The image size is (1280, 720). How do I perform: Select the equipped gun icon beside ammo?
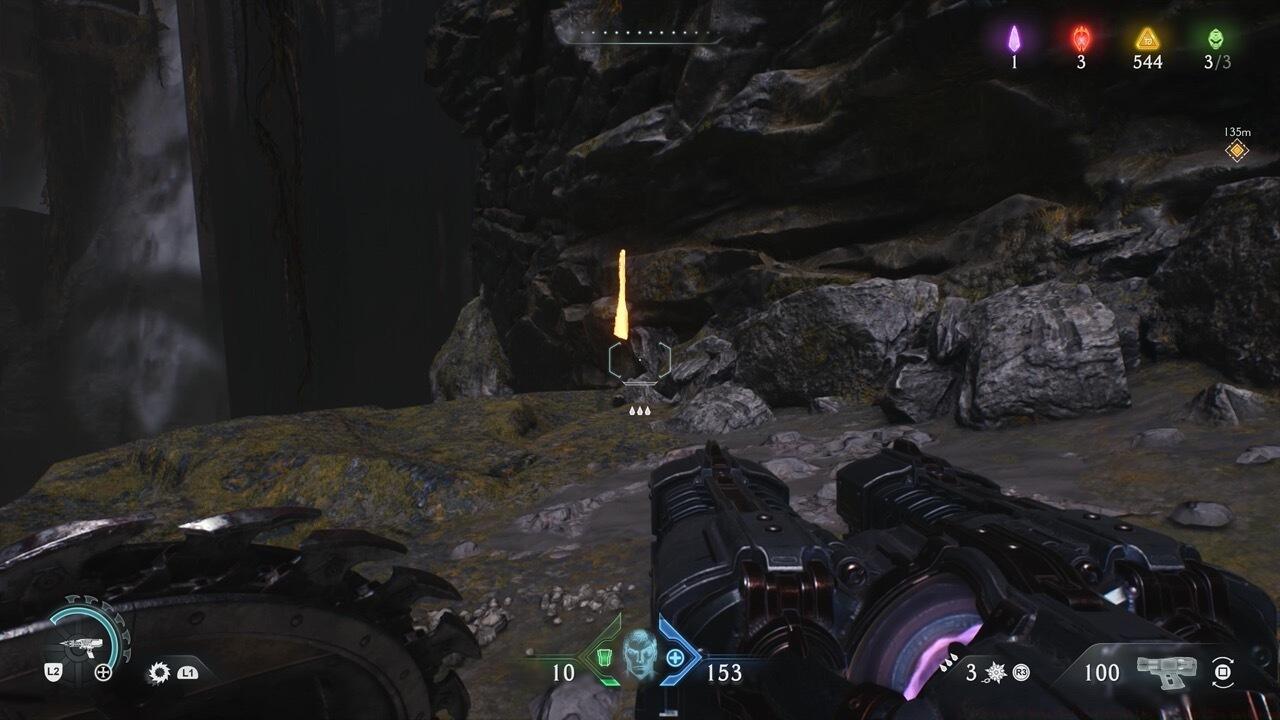(1168, 671)
